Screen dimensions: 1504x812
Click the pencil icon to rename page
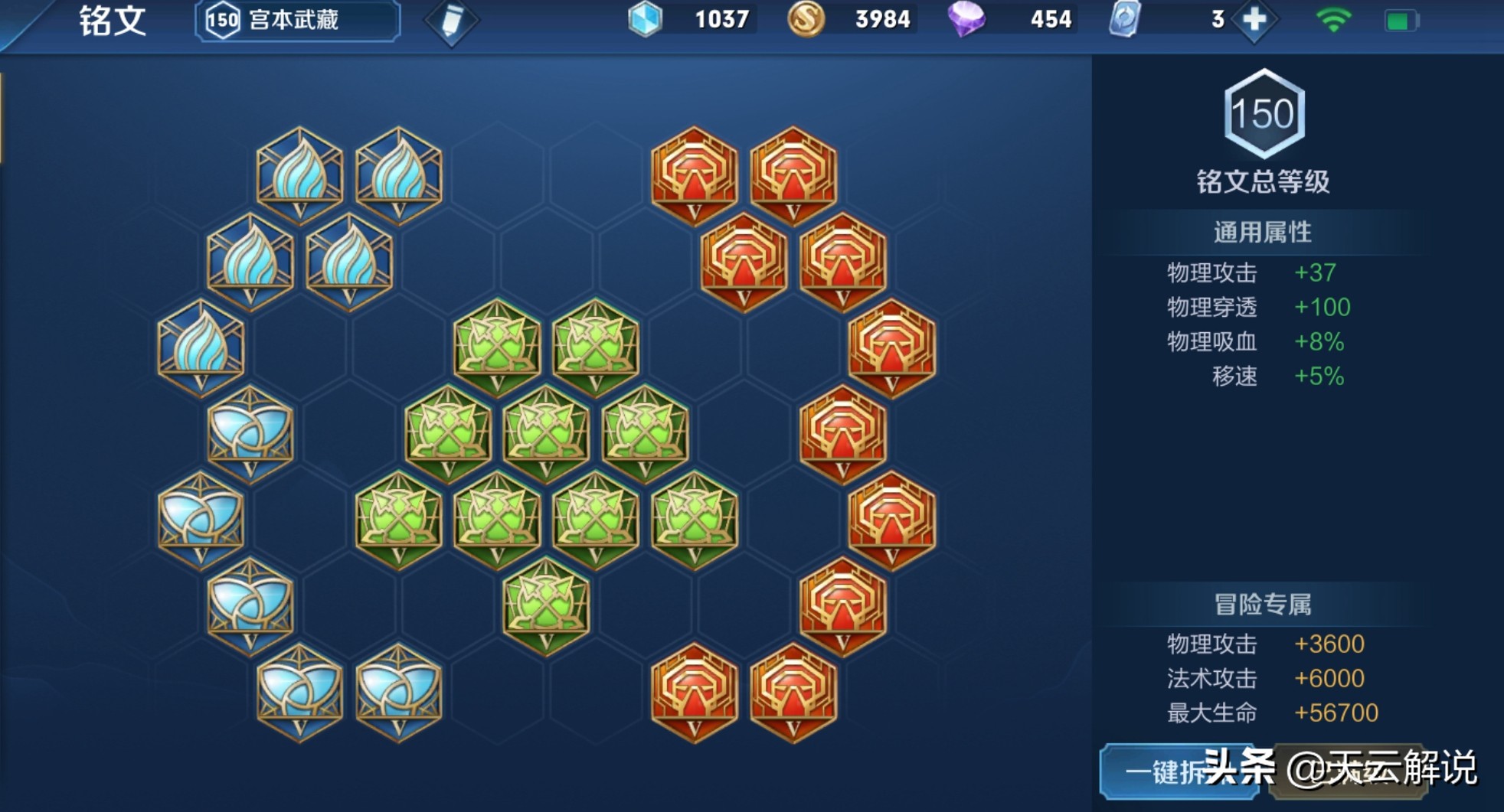(x=451, y=21)
